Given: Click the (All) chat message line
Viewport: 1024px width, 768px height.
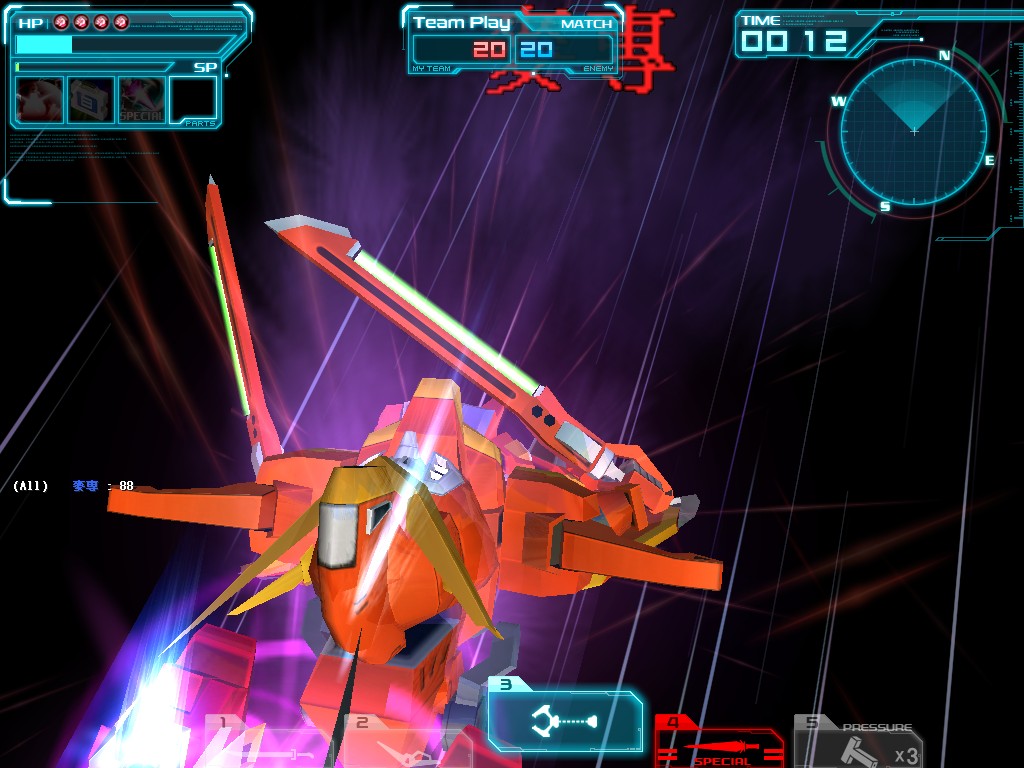Looking at the screenshot, I should click(x=73, y=486).
